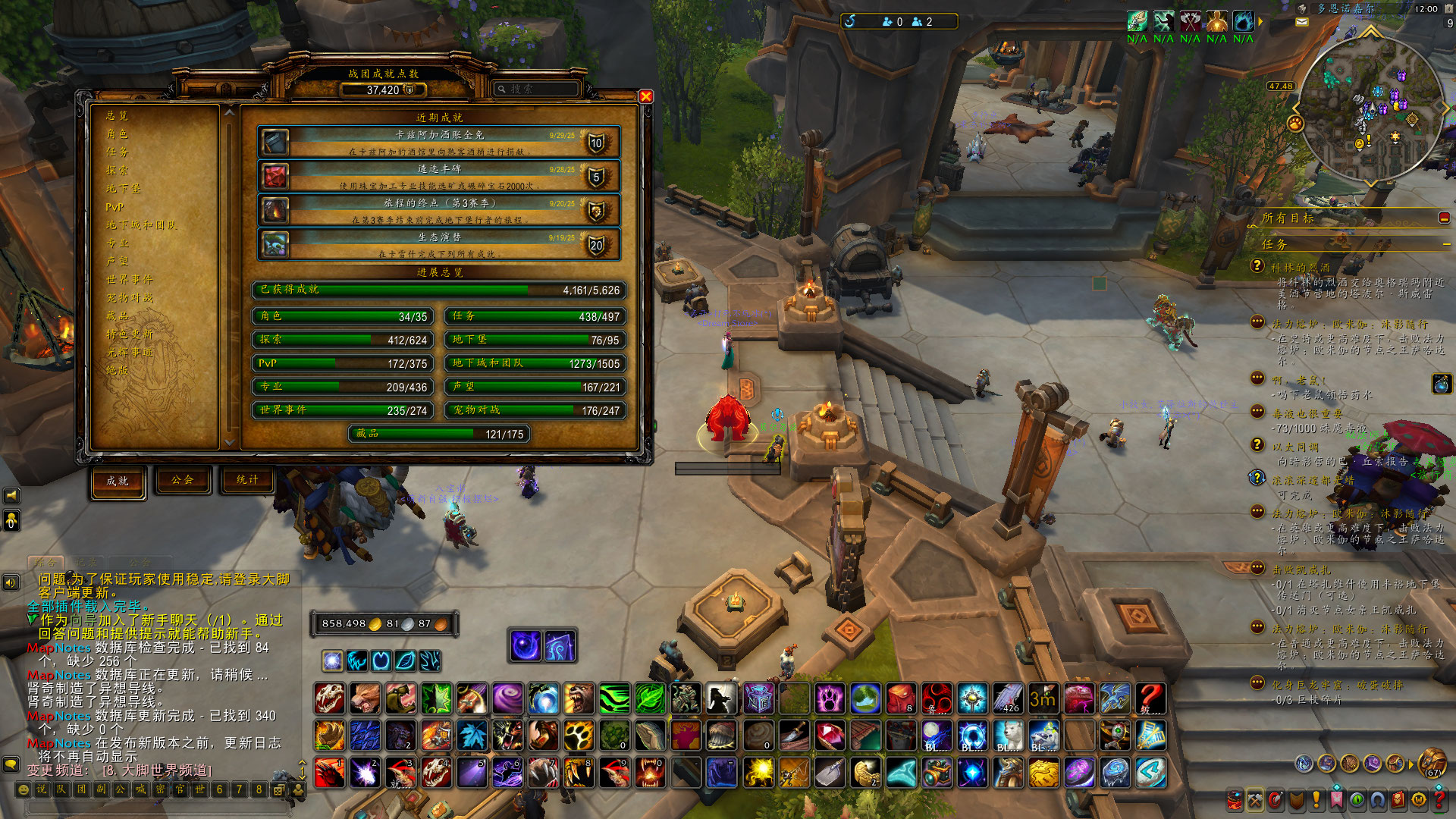Switch to the 统计 tab
The width and height of the screenshot is (1456, 819).
(247, 480)
